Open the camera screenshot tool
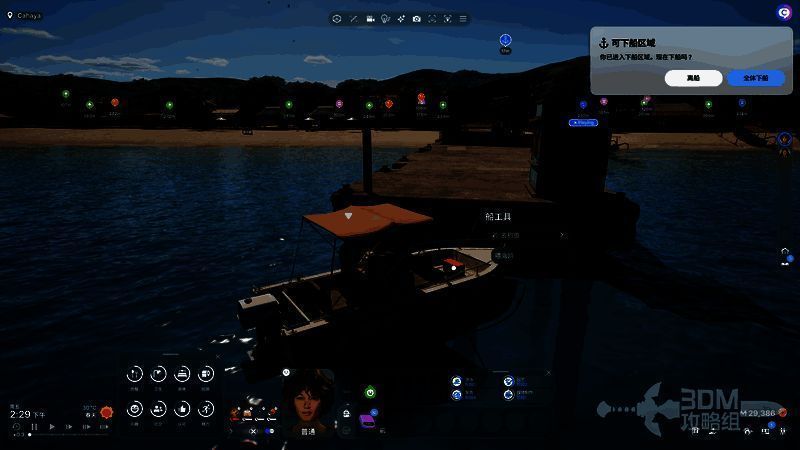 [x=416, y=19]
